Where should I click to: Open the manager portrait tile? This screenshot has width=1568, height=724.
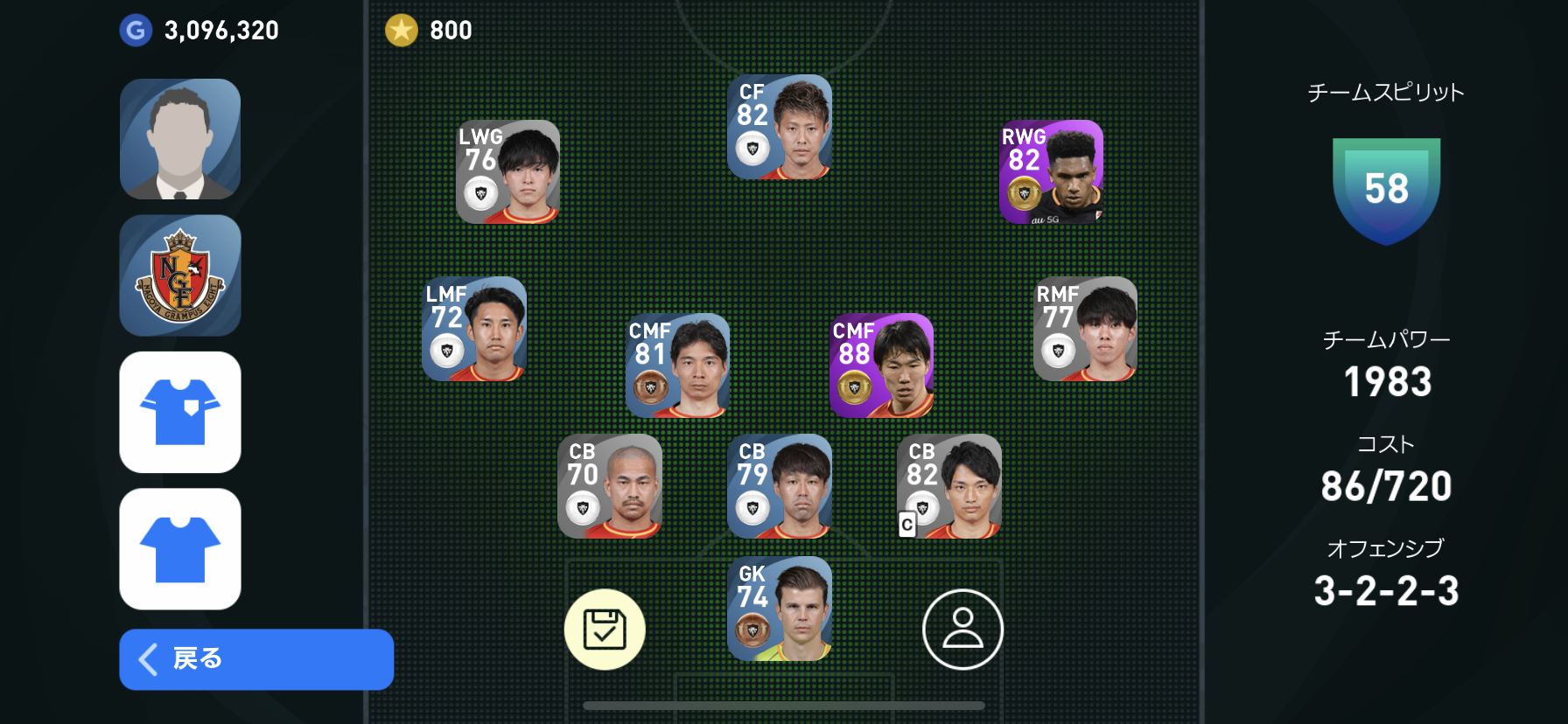[180, 139]
